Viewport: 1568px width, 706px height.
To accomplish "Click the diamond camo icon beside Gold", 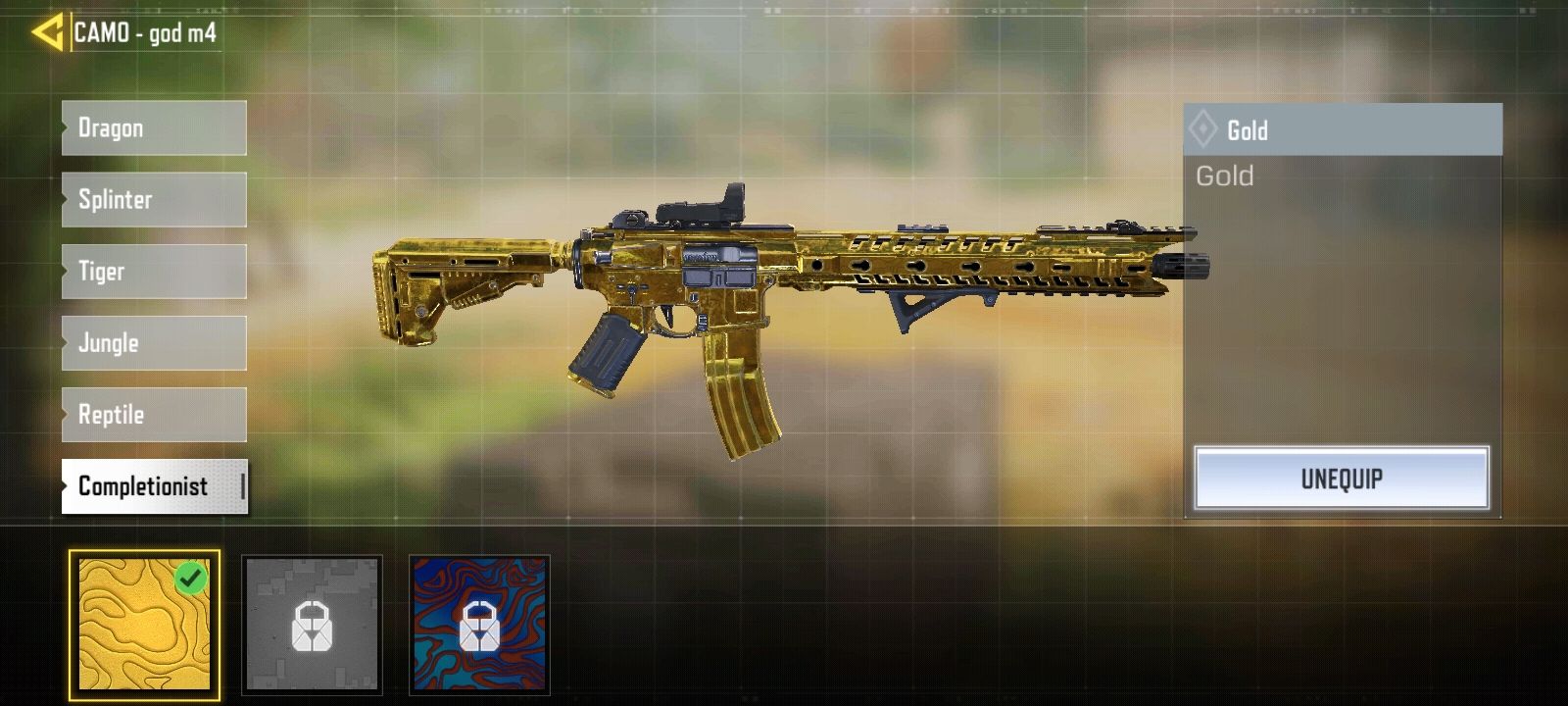I will [x=1204, y=128].
